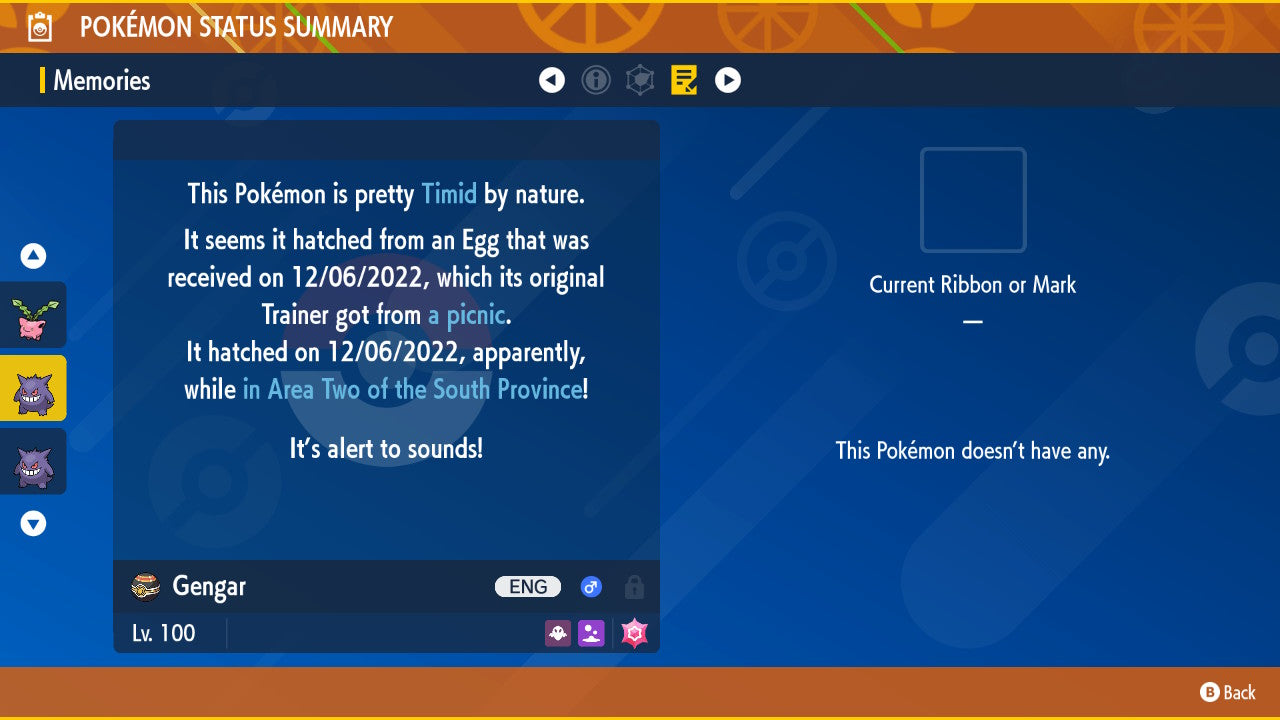Click the male gender symbol
Image resolution: width=1280 pixels, height=720 pixels.
590,587
